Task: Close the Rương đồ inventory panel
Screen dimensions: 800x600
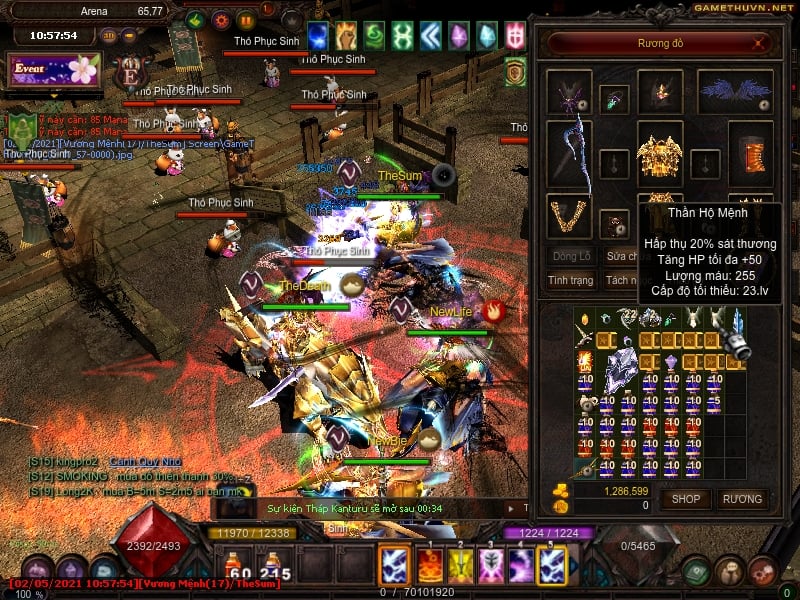Action: 761,44
